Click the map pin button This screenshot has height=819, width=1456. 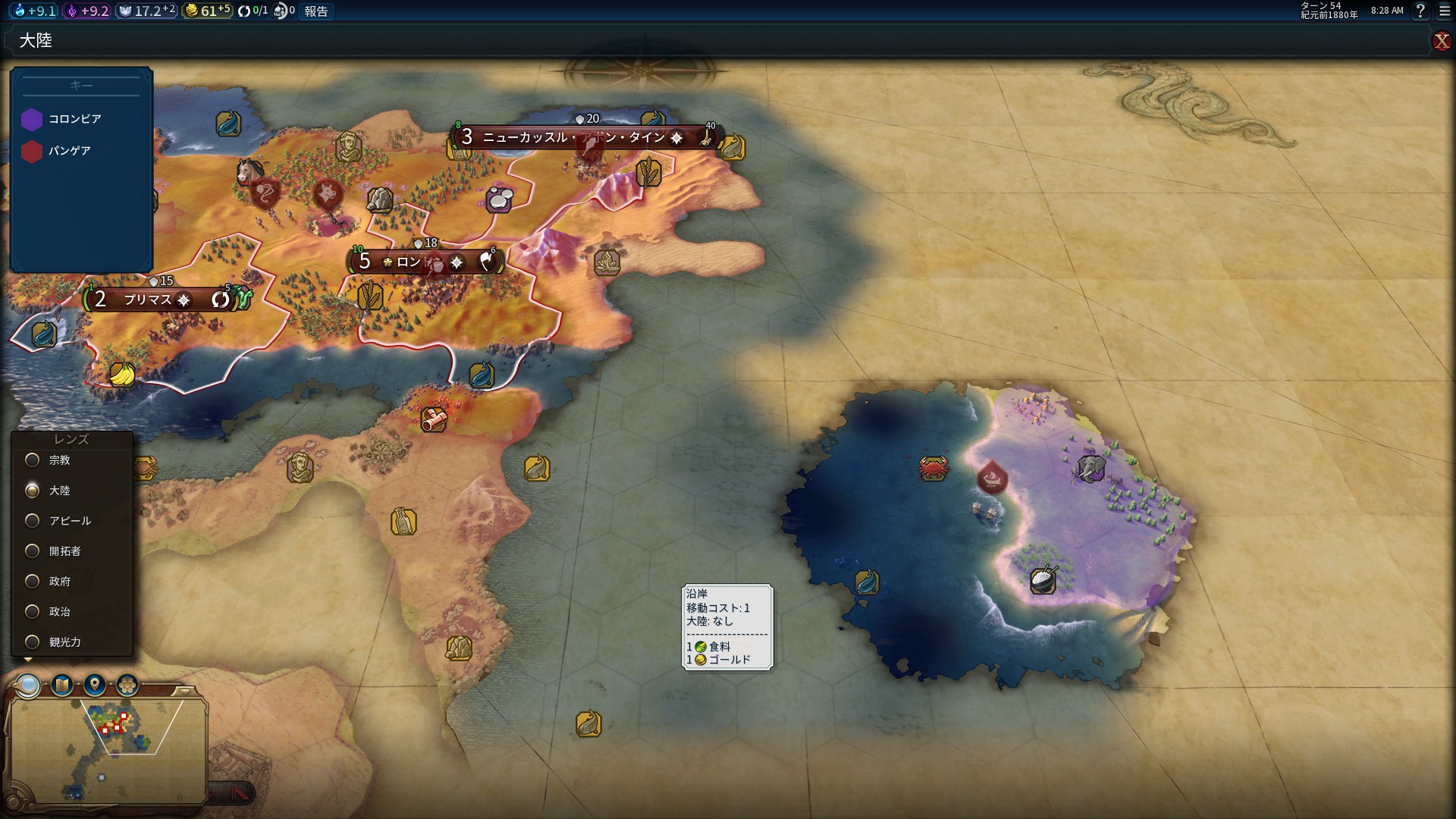pyautogui.click(x=95, y=686)
